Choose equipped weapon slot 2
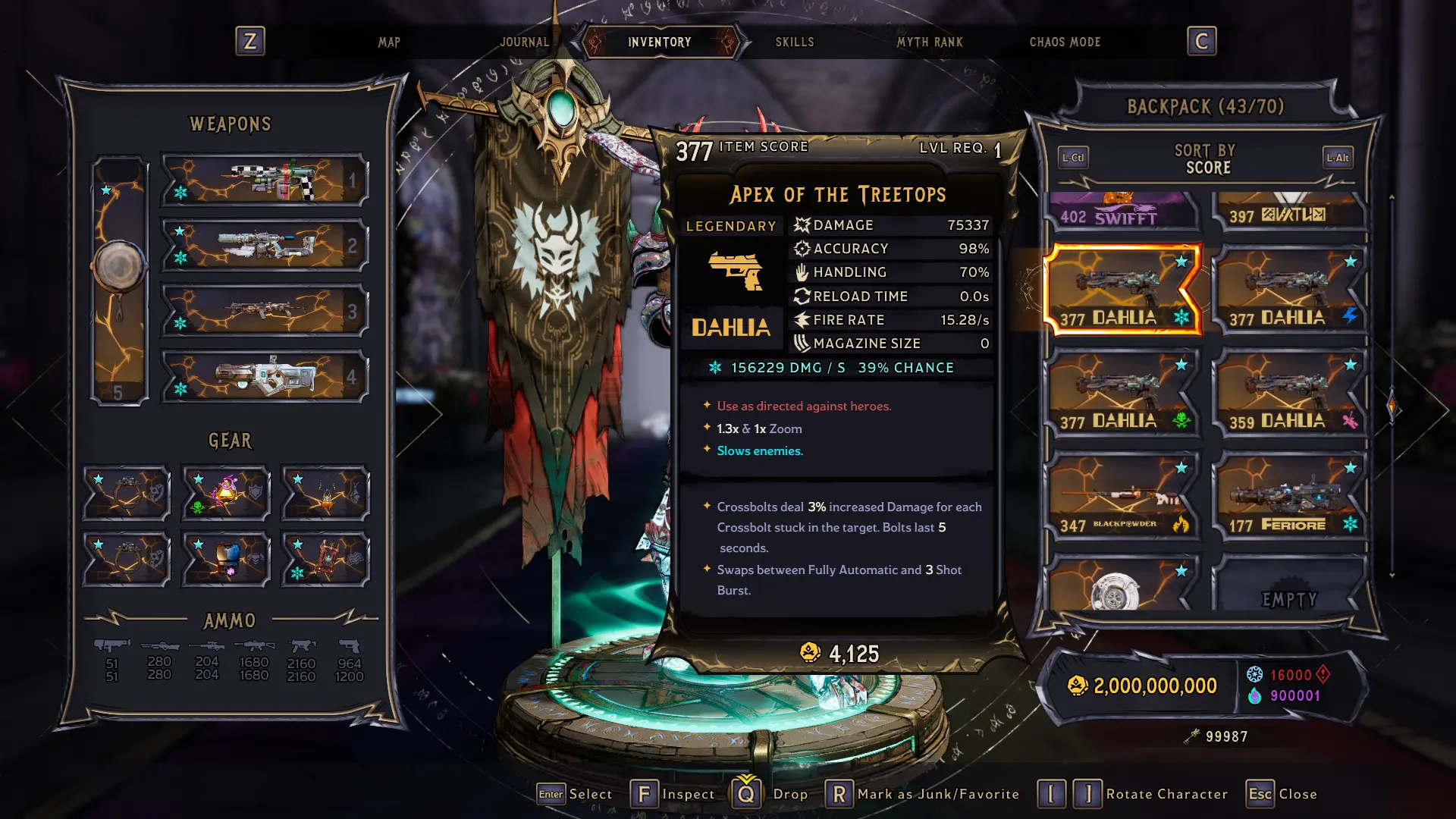1456x819 pixels. pyautogui.click(x=265, y=246)
